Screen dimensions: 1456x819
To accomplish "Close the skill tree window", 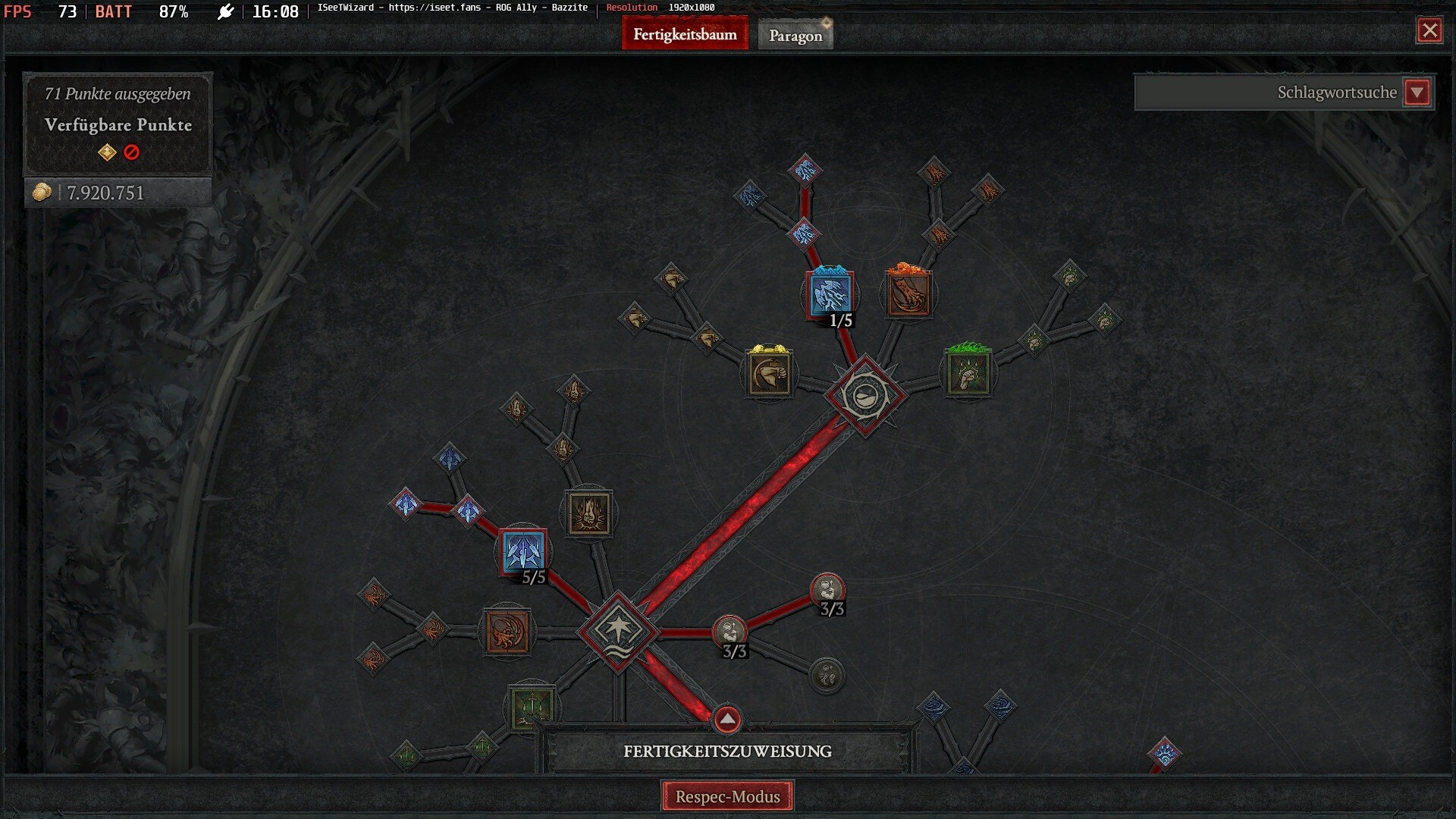I will point(1429,30).
